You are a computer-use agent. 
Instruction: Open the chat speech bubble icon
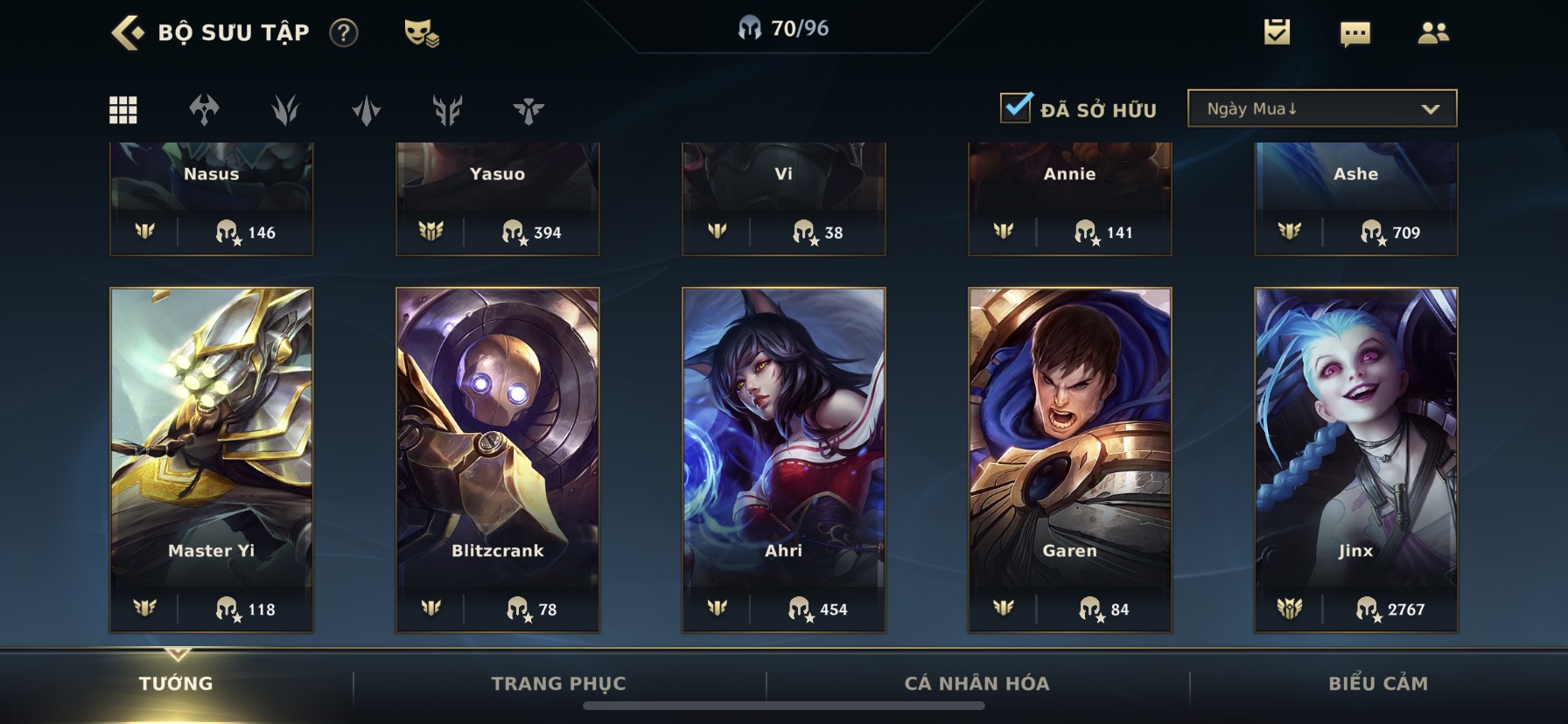pos(1354,34)
